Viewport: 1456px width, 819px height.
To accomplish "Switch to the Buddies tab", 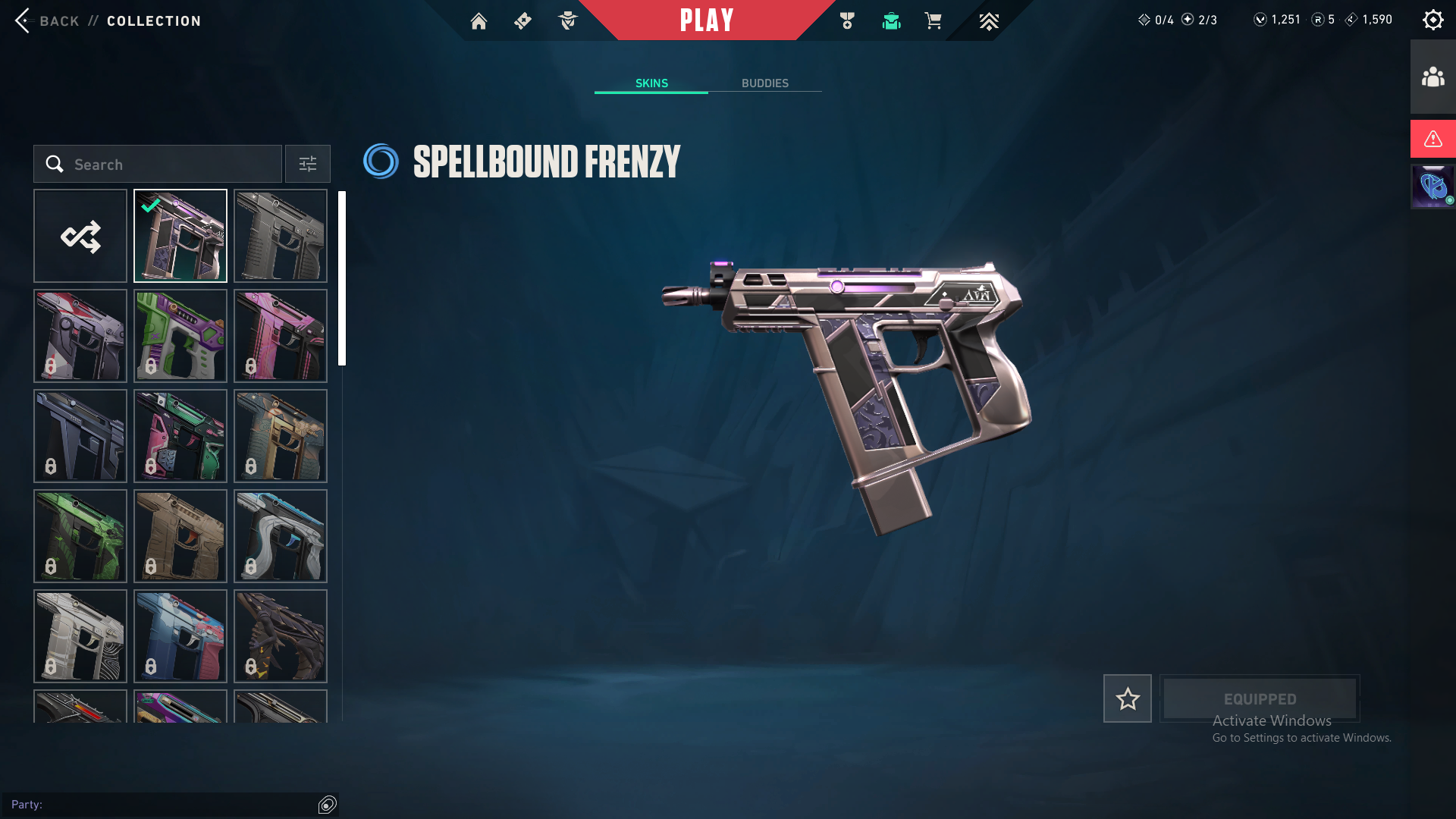I will pos(764,83).
